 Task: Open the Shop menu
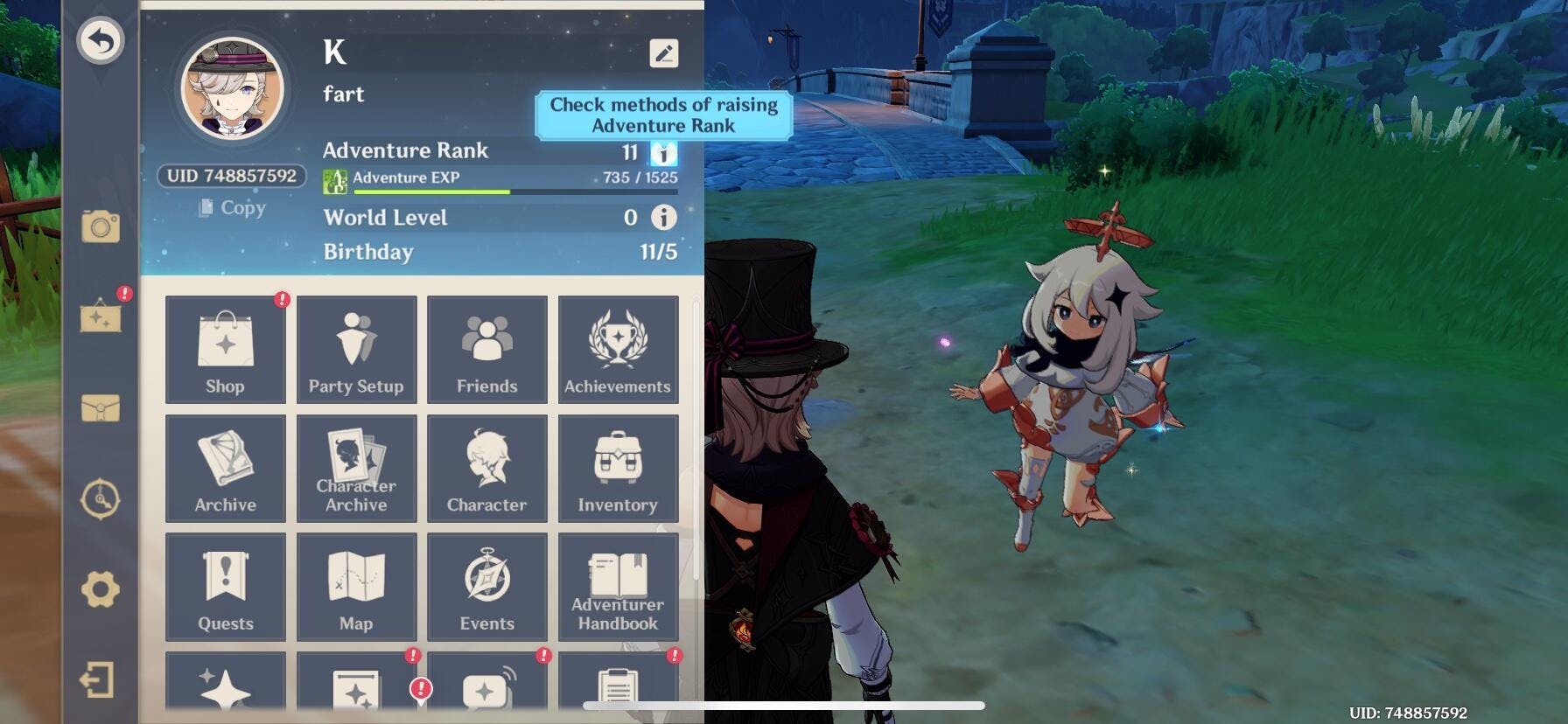click(225, 349)
